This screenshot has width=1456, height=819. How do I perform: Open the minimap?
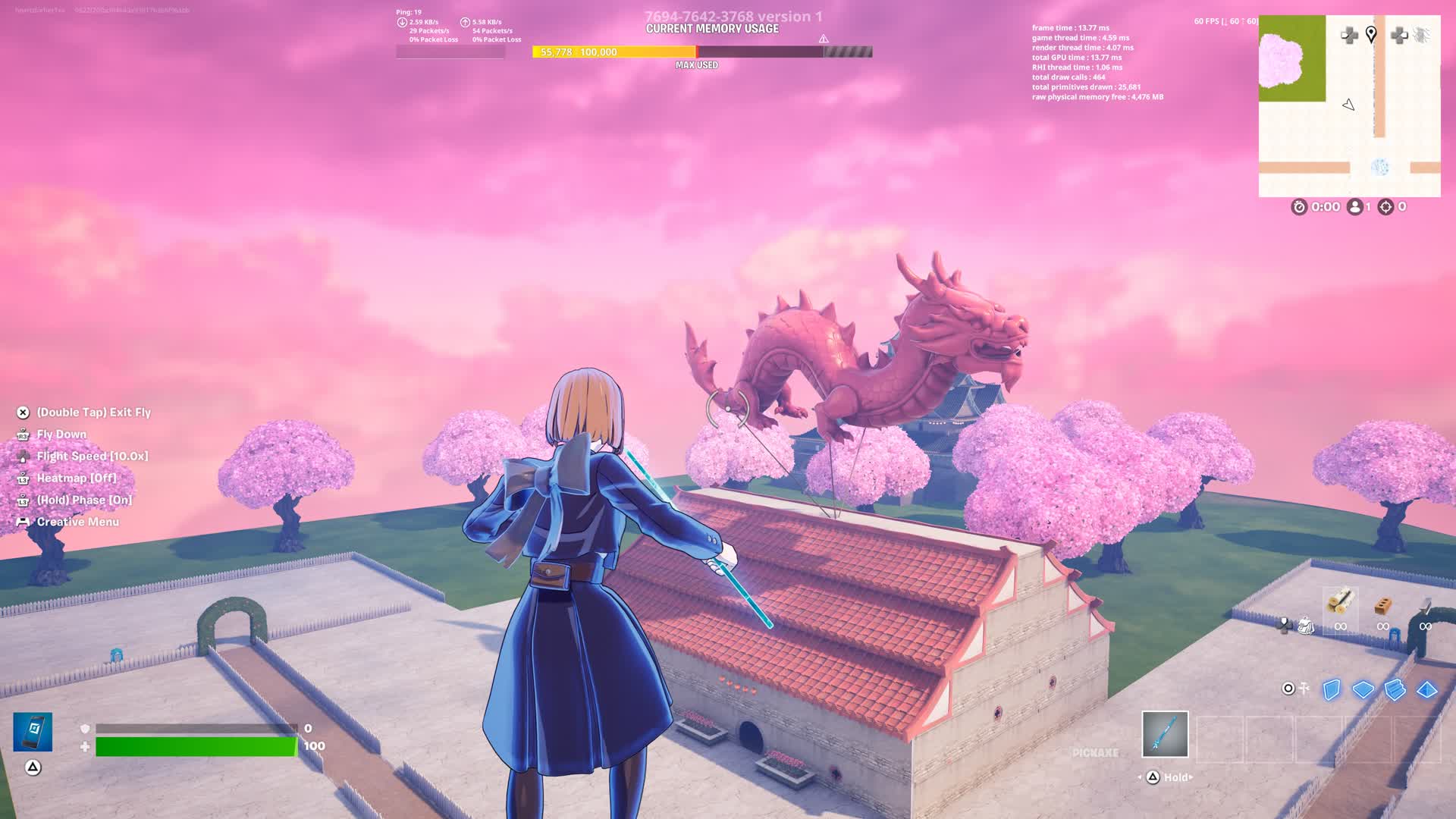1349,105
